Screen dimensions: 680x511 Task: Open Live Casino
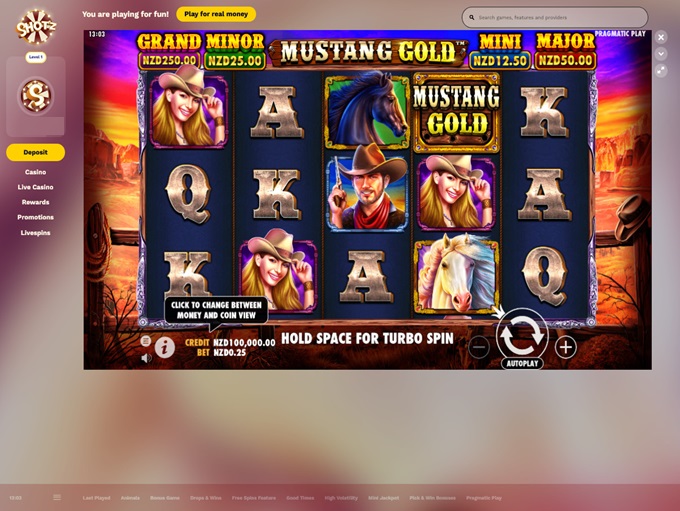36,187
